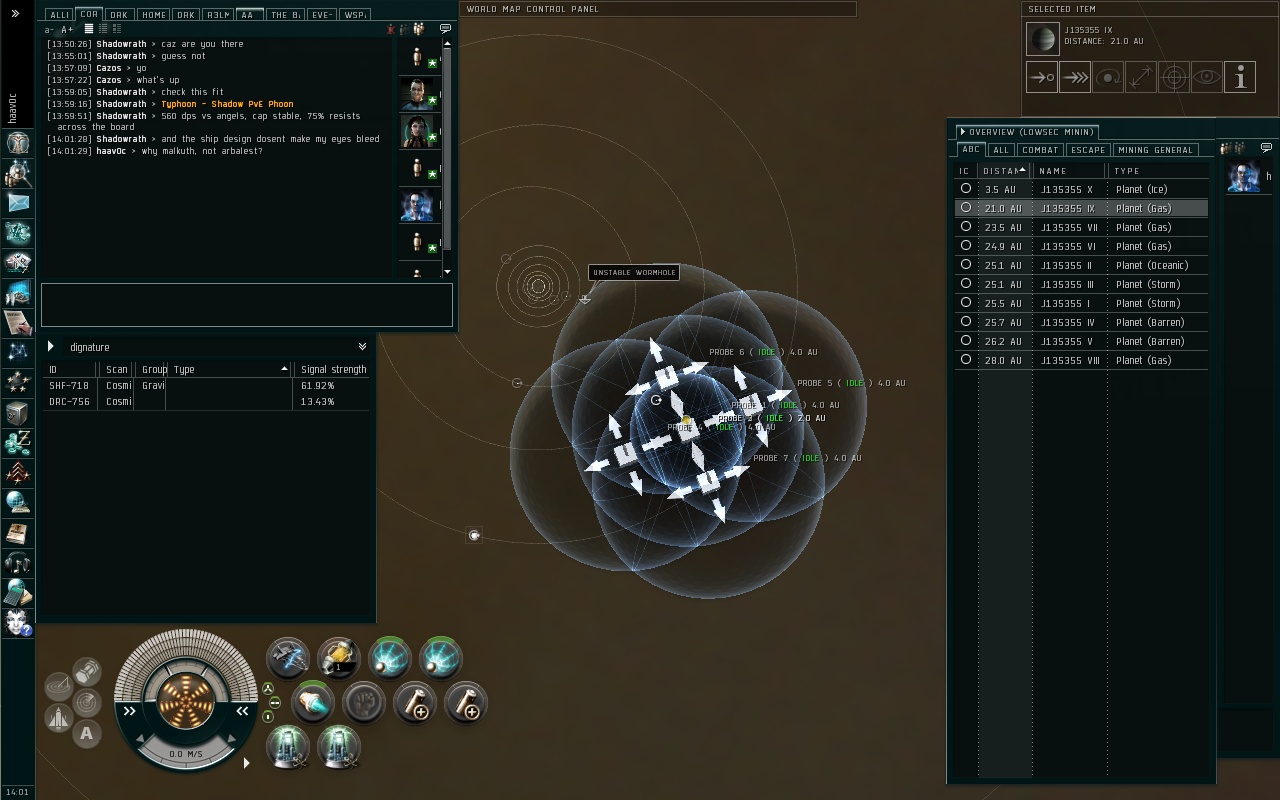This screenshot has height=800, width=1280.
Task: Activate the grey fist module icon
Action: pyautogui.click(x=364, y=703)
